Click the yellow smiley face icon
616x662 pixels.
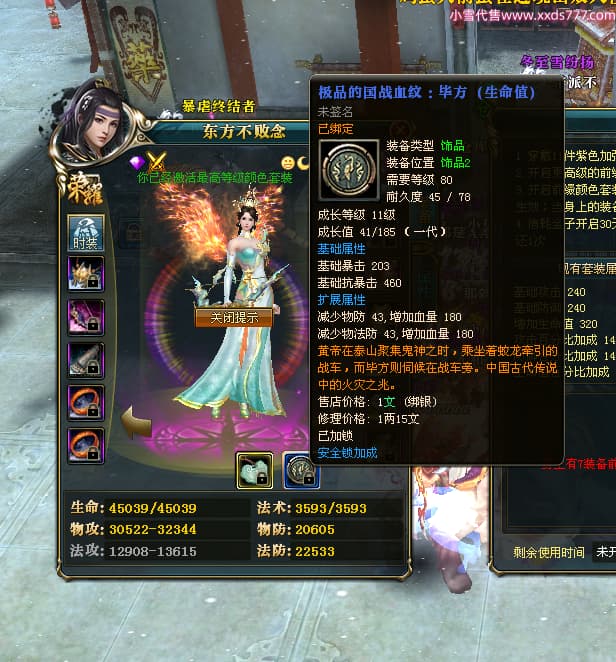click(x=288, y=162)
